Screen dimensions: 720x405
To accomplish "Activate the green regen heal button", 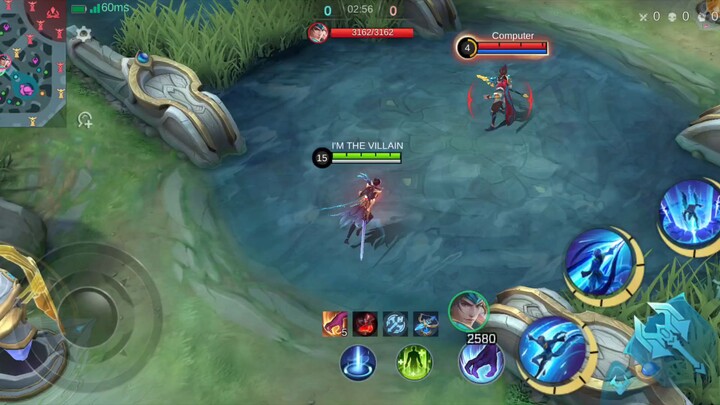I will pos(414,362).
